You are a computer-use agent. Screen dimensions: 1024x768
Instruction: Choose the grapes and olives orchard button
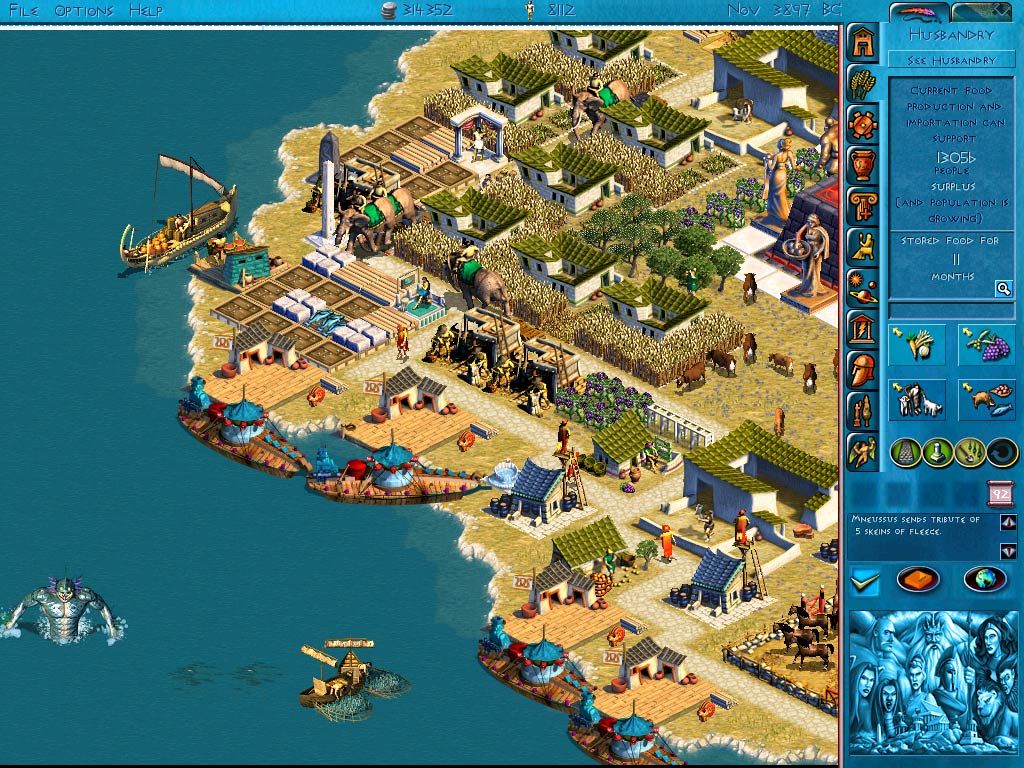(987, 346)
